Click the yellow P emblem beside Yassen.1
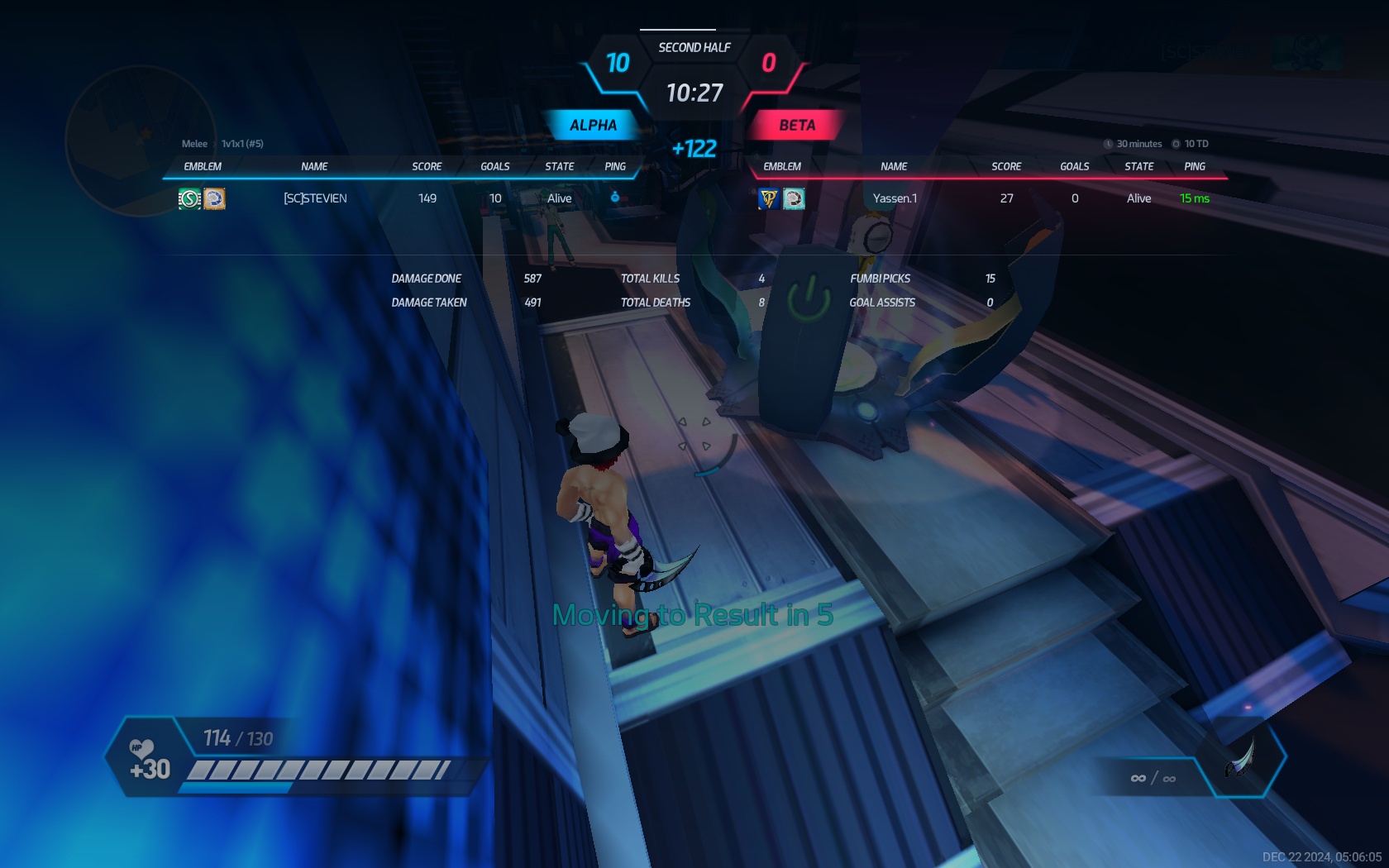The height and width of the screenshot is (868, 1389). click(769, 198)
